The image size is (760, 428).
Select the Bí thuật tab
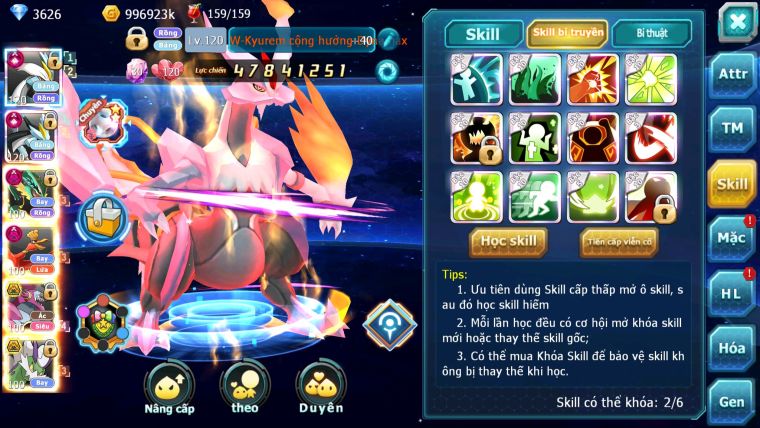pos(650,33)
